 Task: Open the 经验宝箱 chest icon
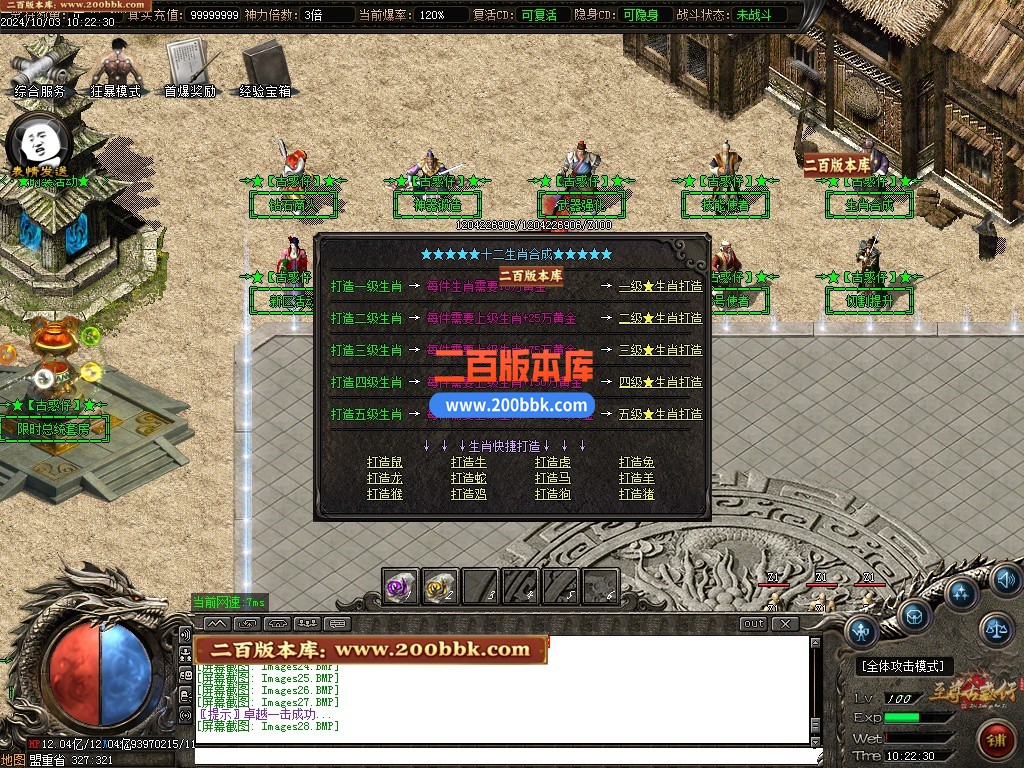coord(265,67)
